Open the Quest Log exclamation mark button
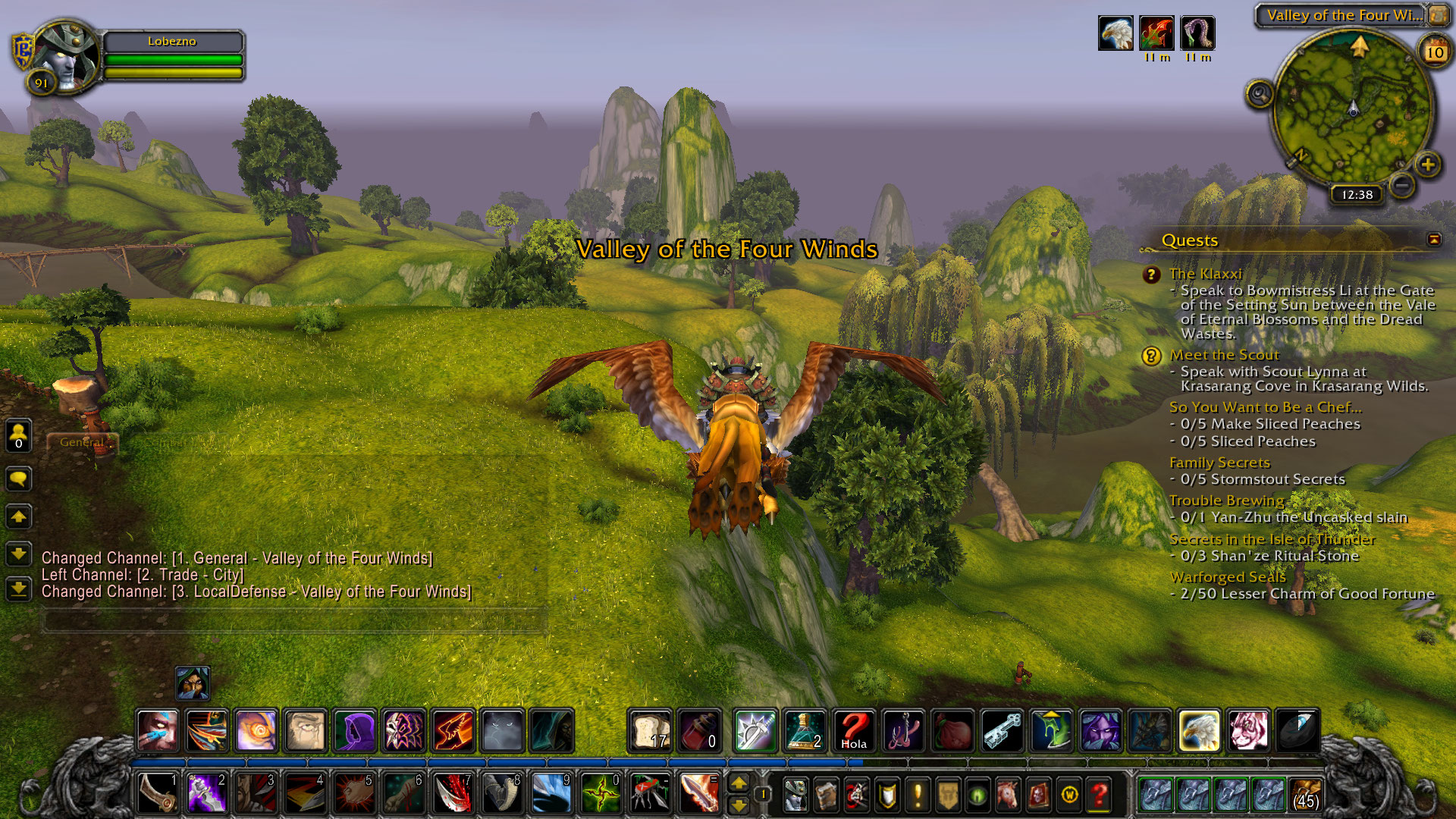The image size is (1456, 819). click(918, 795)
